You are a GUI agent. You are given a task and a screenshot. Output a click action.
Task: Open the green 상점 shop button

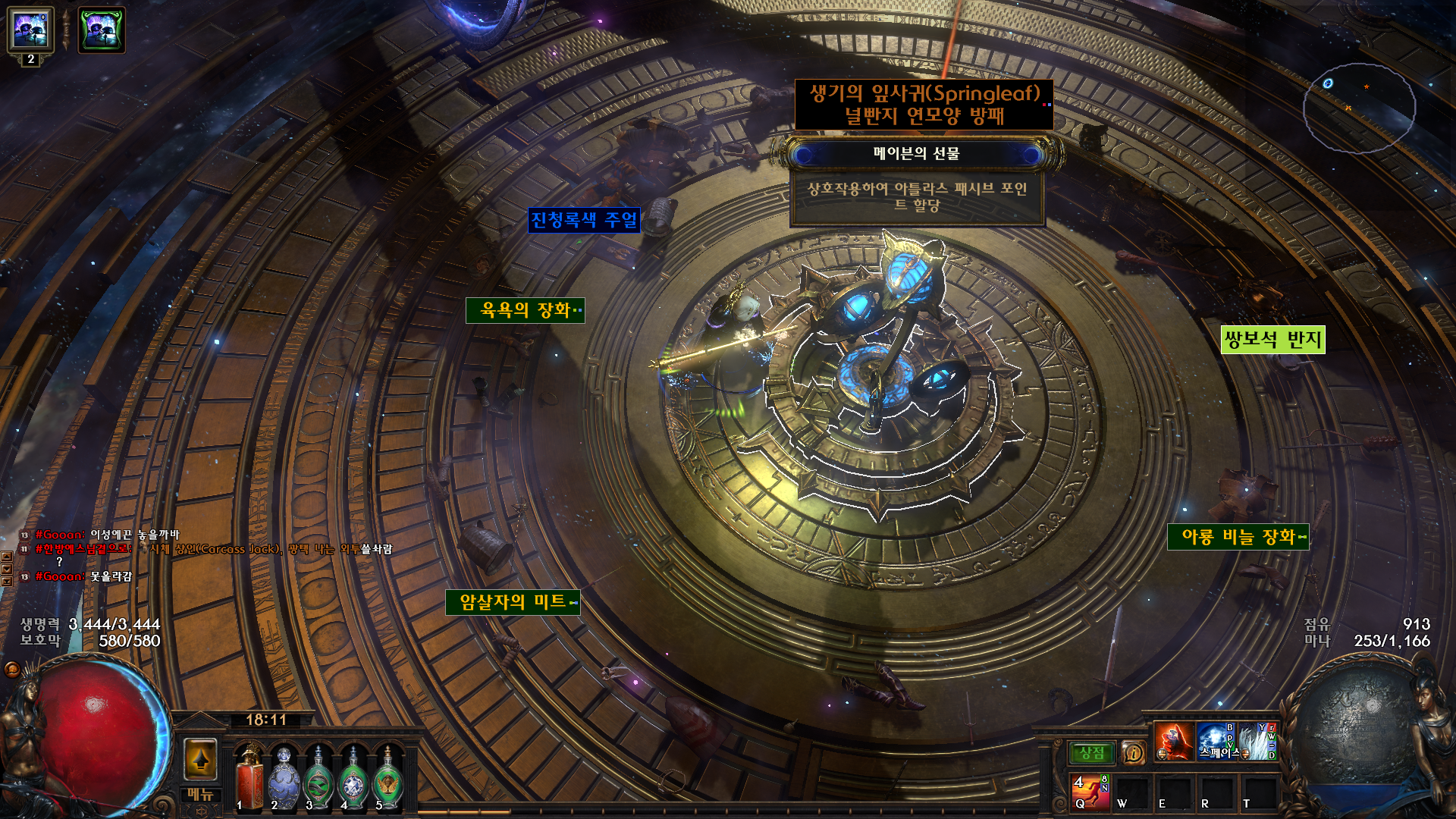tap(1092, 753)
